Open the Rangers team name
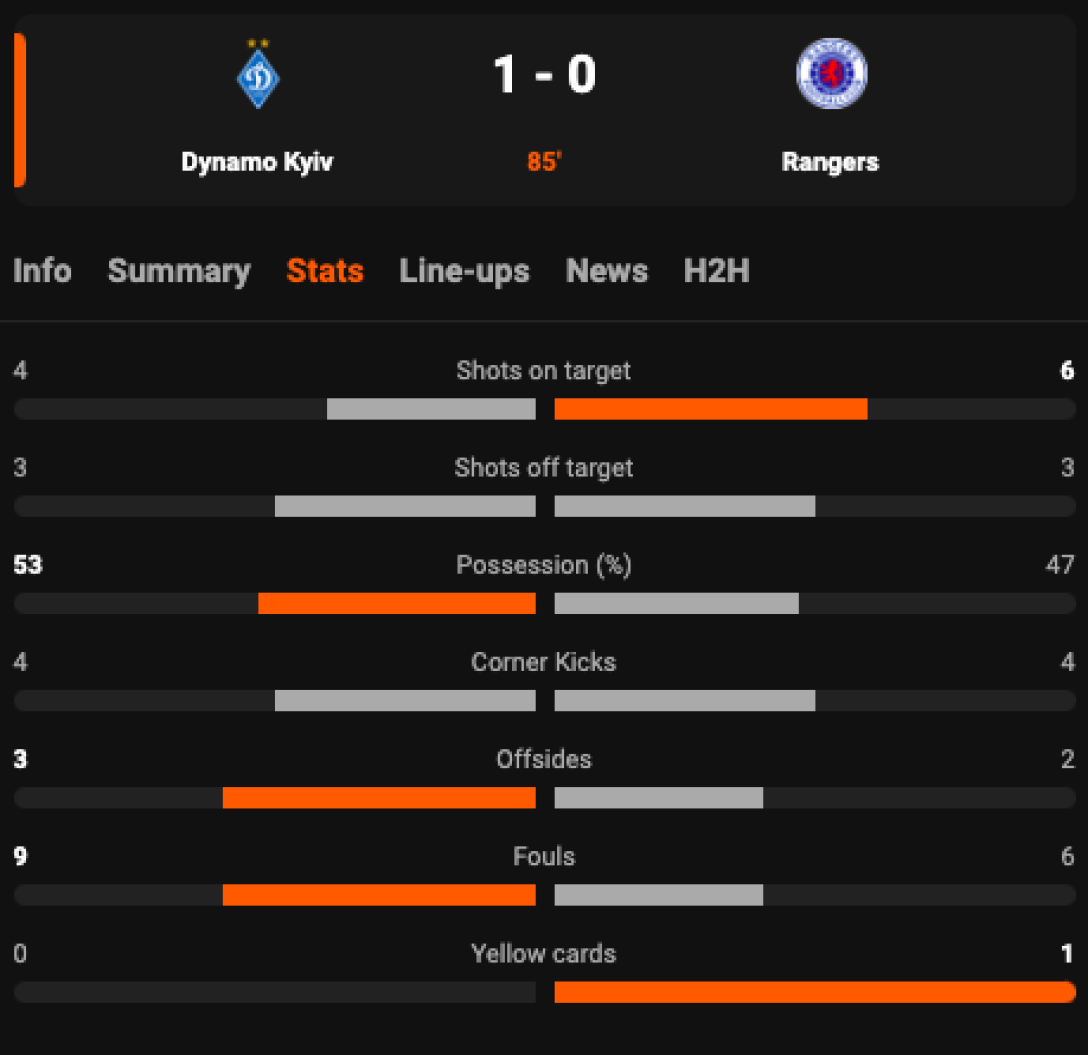Image resolution: width=1088 pixels, height=1055 pixels. click(830, 162)
